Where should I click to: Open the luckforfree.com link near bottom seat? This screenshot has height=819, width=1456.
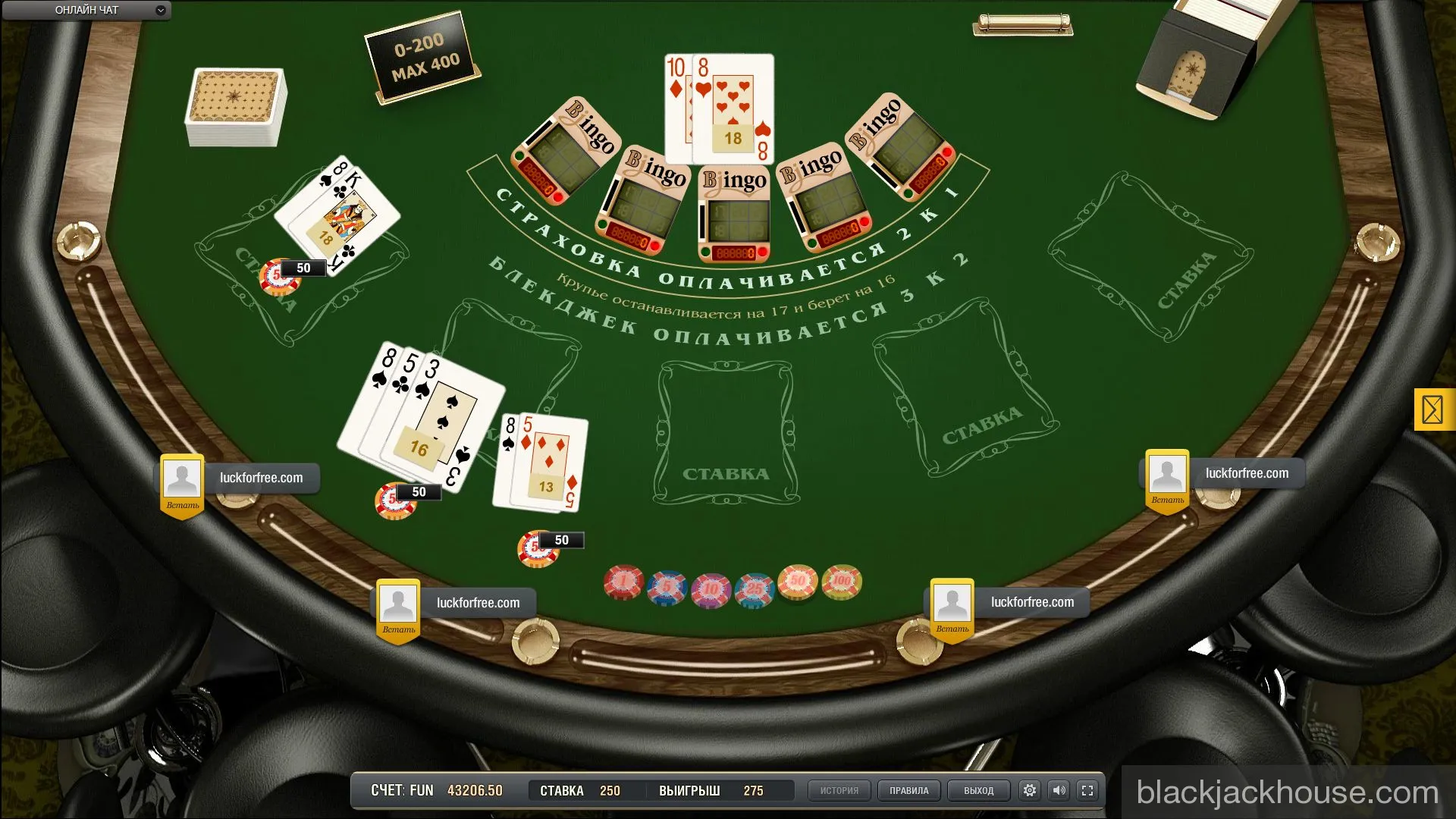[x=477, y=602]
